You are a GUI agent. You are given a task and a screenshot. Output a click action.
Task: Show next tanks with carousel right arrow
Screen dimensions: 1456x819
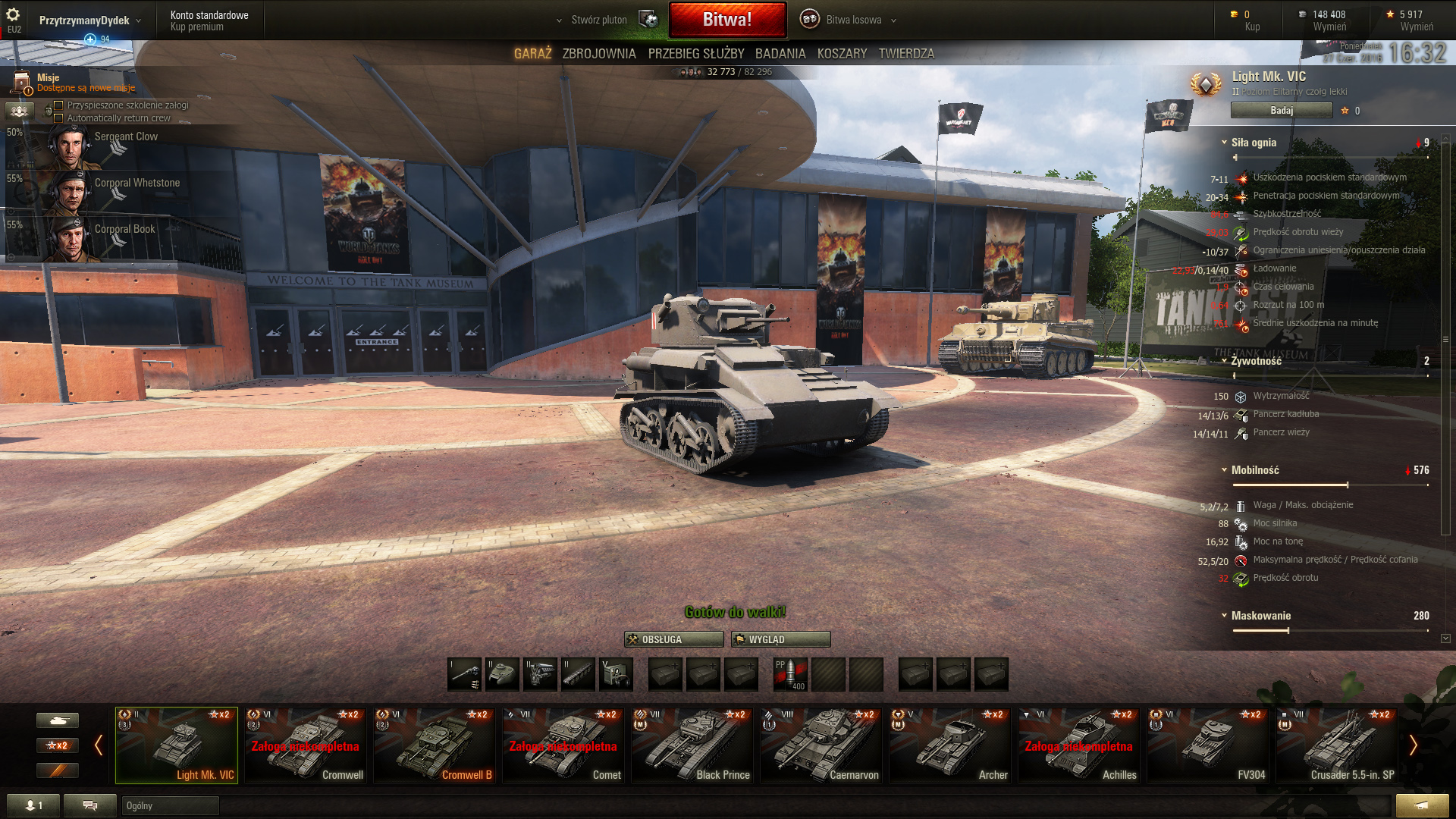click(x=1413, y=745)
